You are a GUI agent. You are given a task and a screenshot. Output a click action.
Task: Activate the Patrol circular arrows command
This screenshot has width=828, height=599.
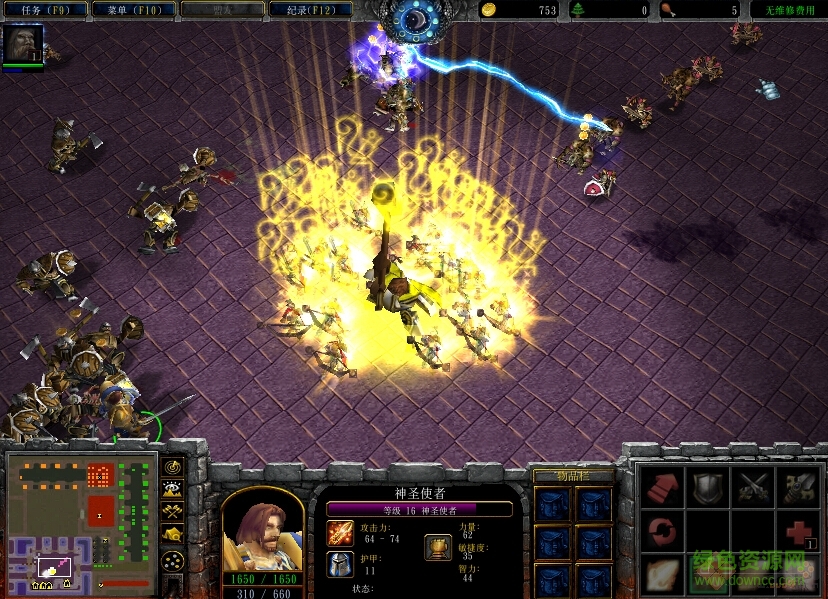(661, 530)
